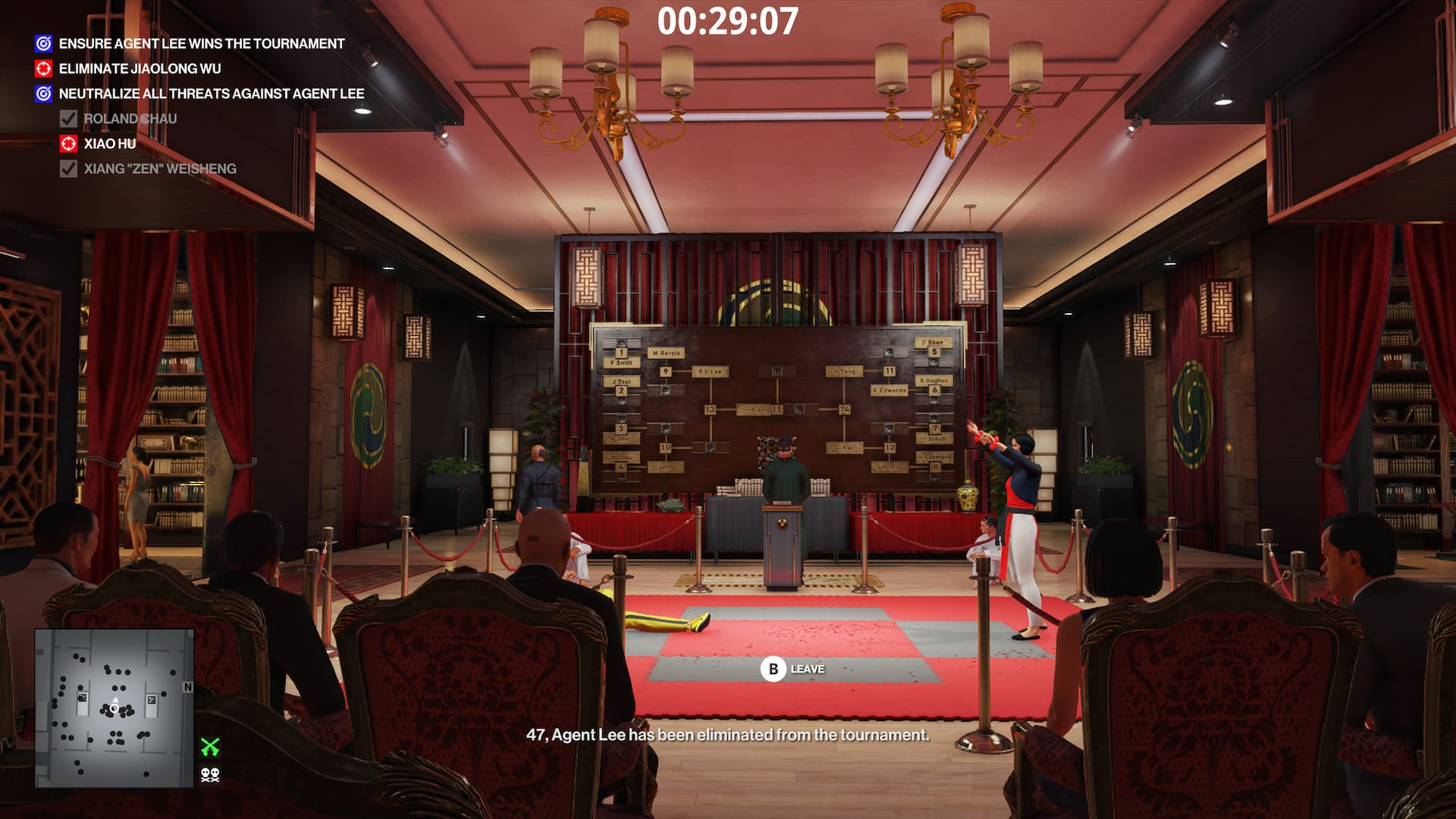Choose the Xiao Hu target sub-objective
The image size is (1456, 819).
[109, 144]
